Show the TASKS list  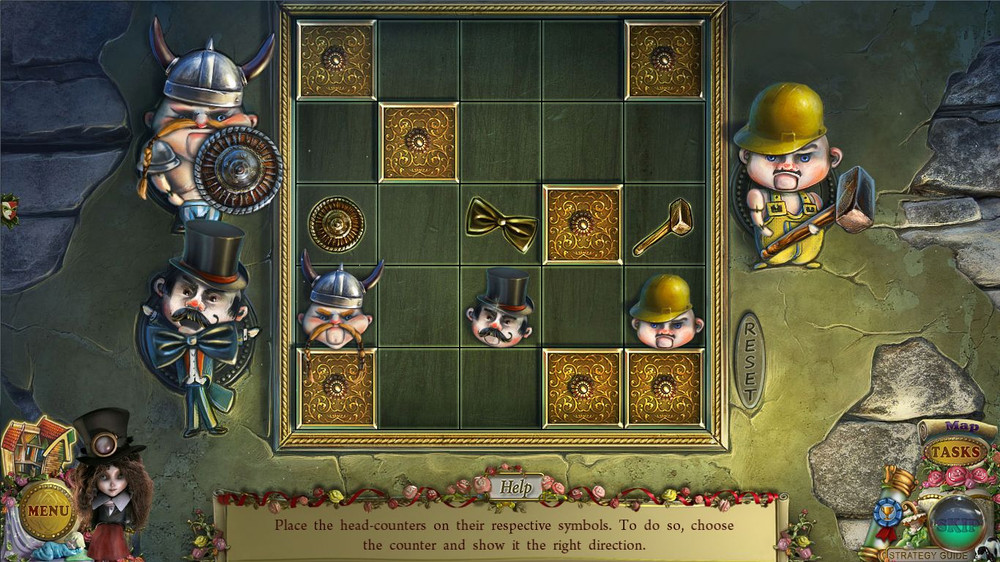click(x=955, y=452)
